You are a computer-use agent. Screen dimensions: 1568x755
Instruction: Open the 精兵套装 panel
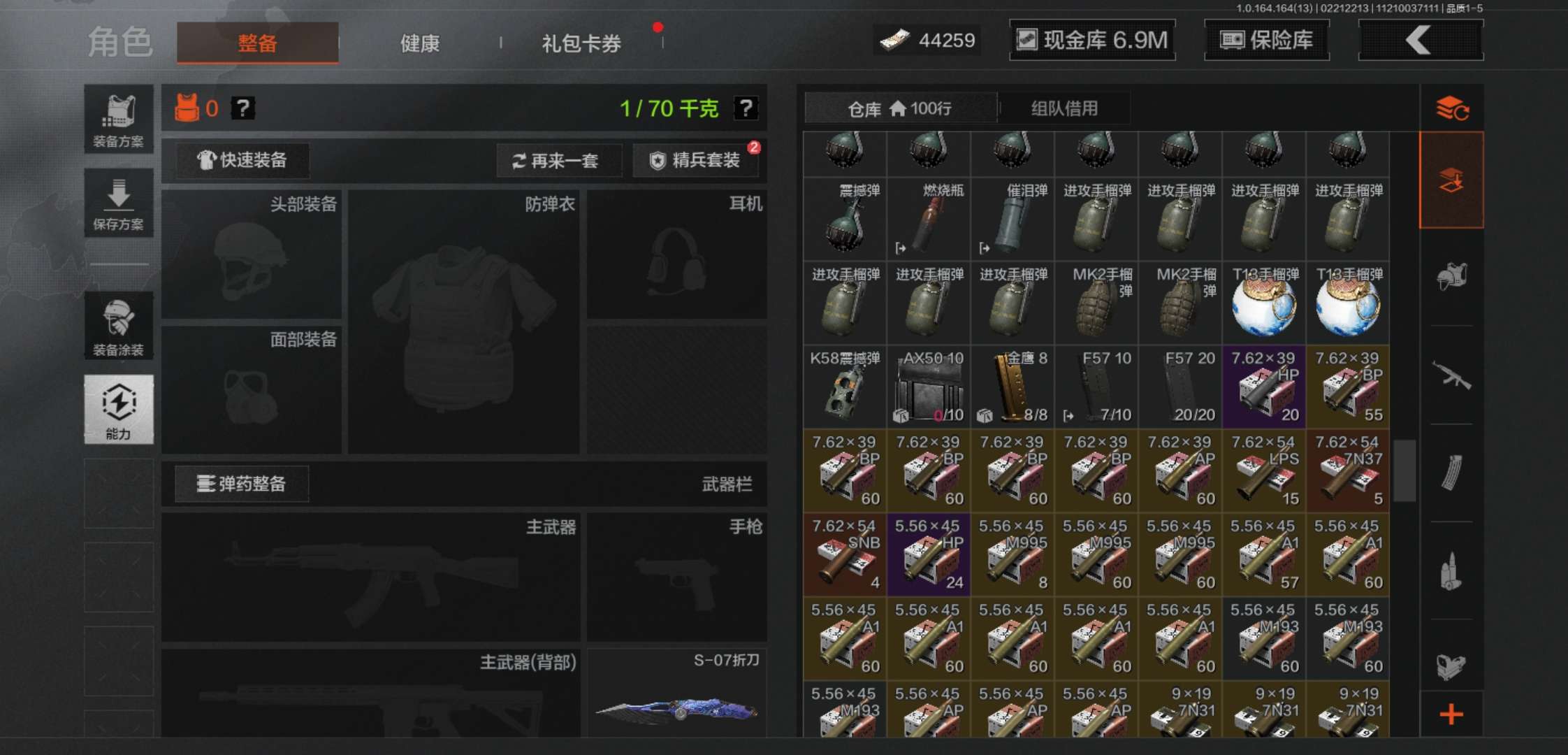pos(695,161)
